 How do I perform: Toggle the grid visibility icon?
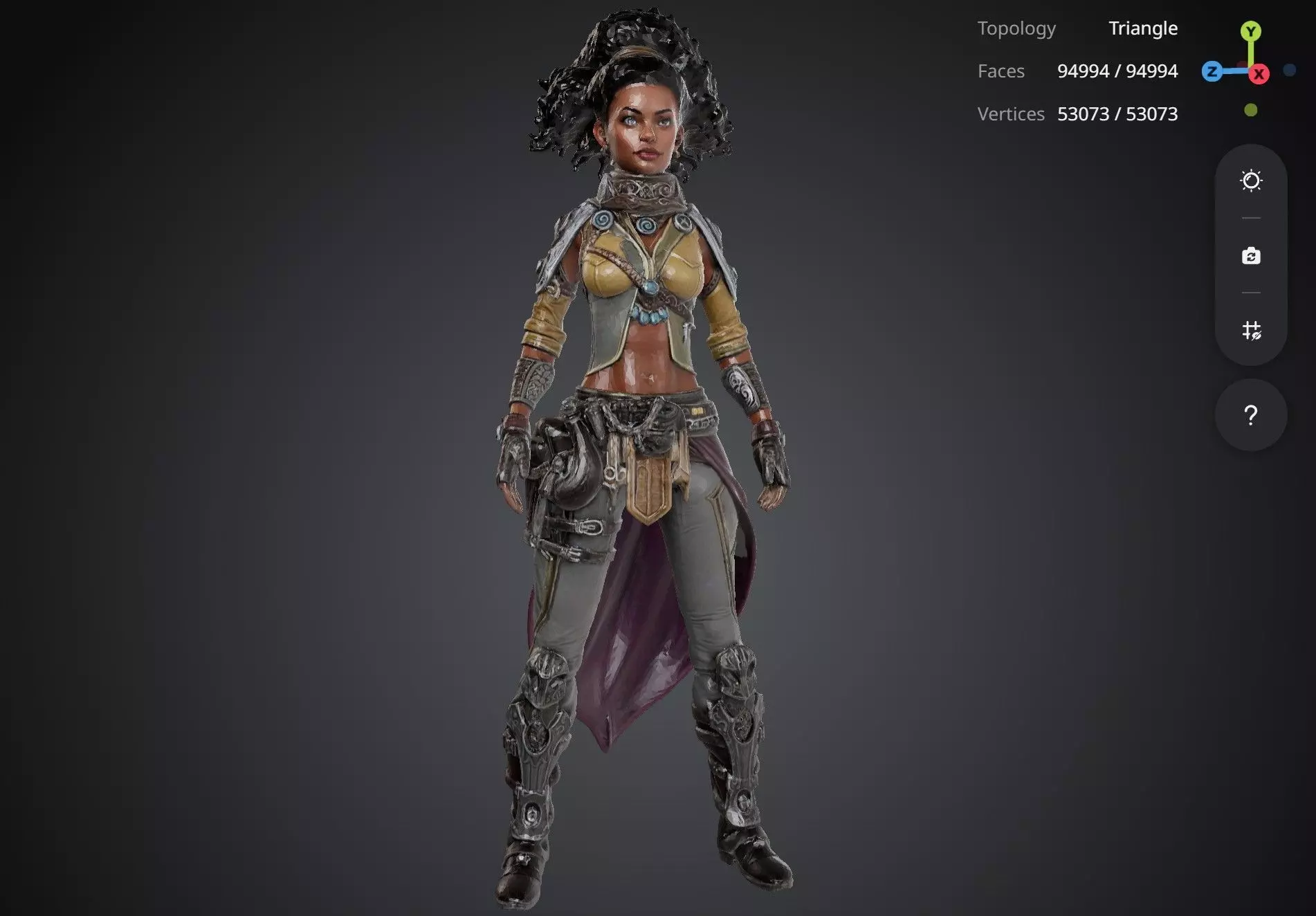coord(1251,330)
